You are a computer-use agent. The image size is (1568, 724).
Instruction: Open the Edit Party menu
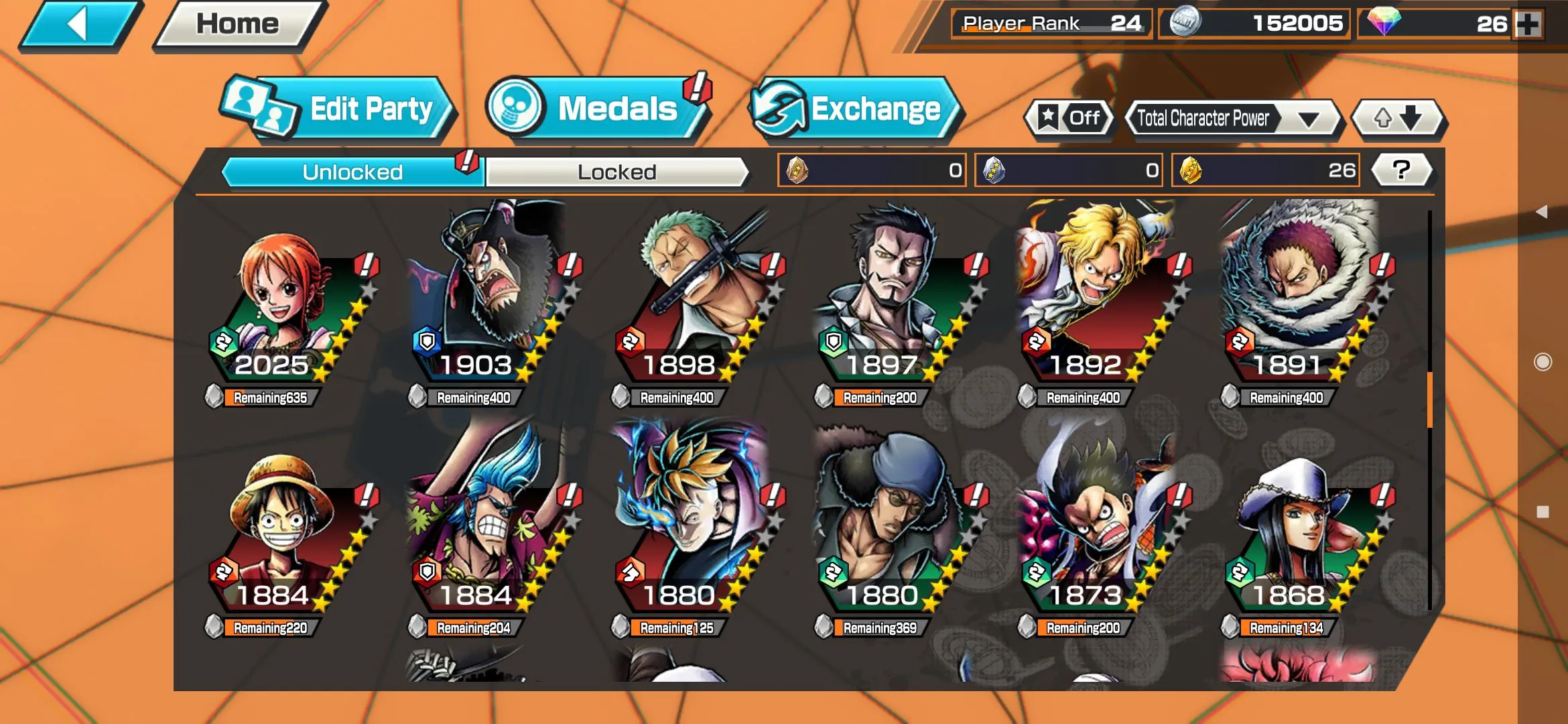pos(338,109)
